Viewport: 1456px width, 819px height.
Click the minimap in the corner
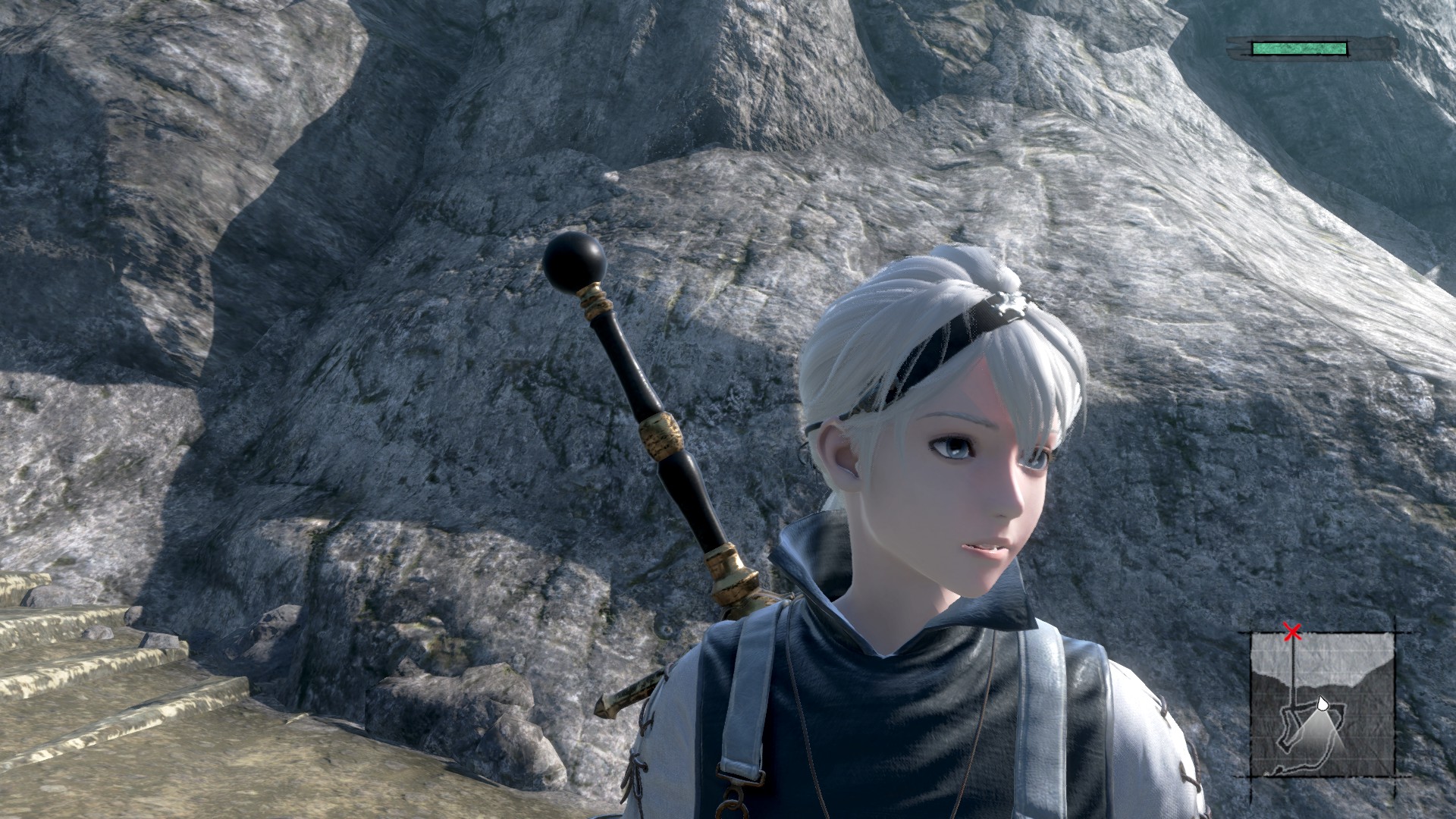(x=1322, y=703)
